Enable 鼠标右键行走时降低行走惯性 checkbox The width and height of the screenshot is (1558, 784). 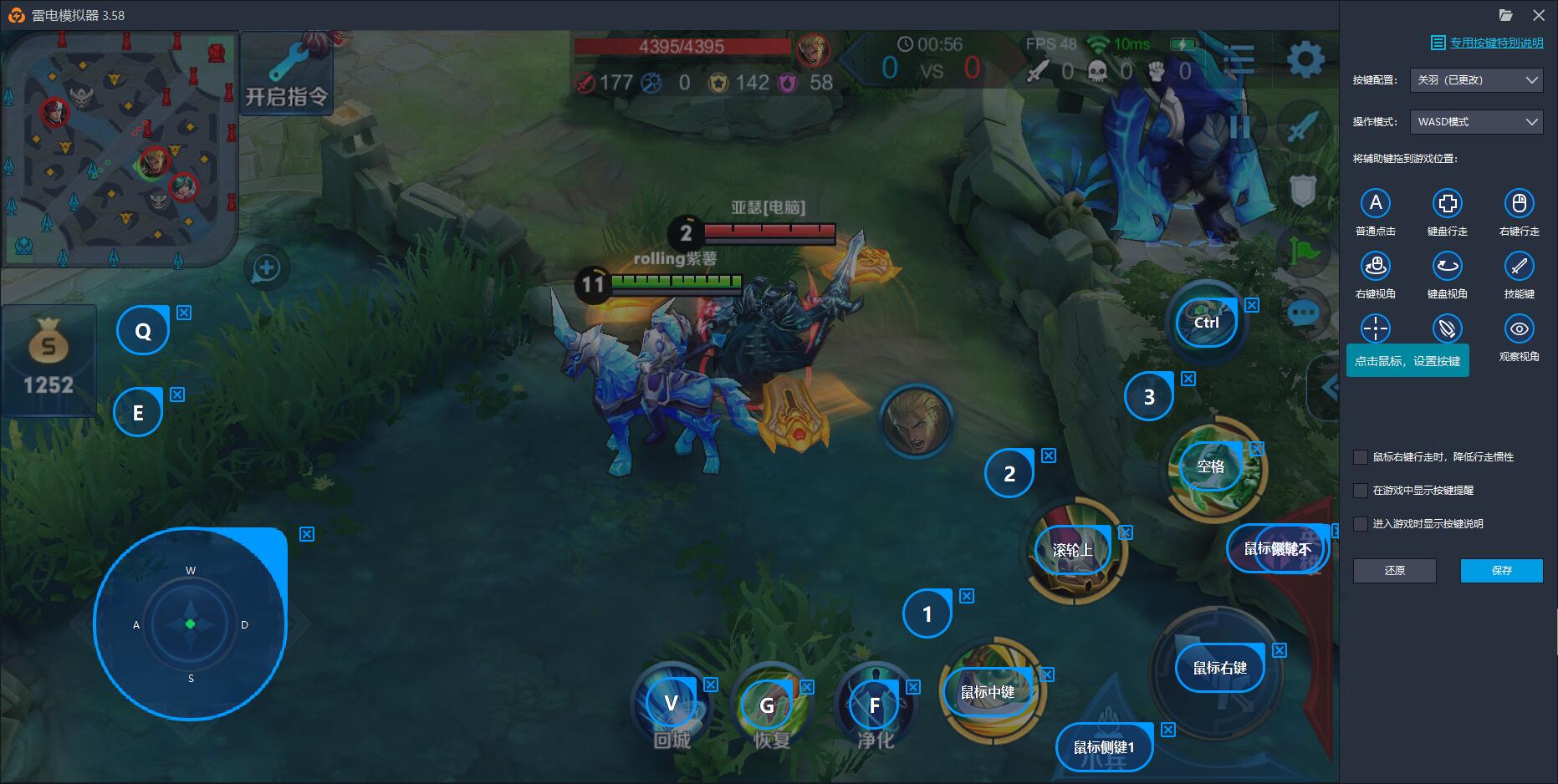tap(1361, 457)
